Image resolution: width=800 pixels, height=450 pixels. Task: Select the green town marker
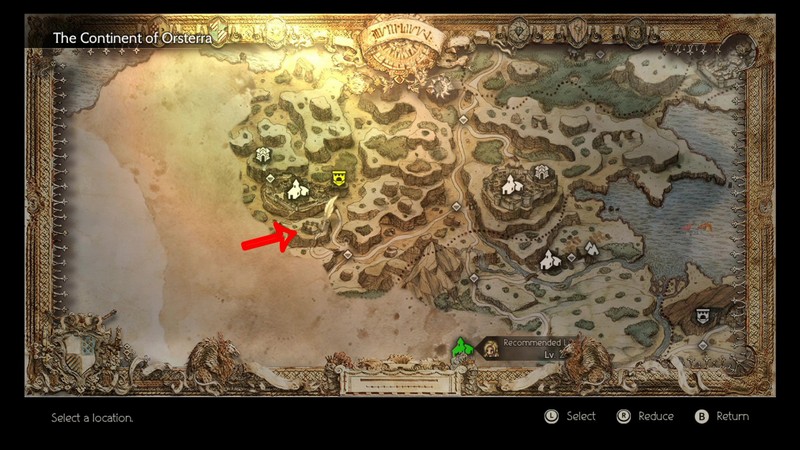[461, 347]
